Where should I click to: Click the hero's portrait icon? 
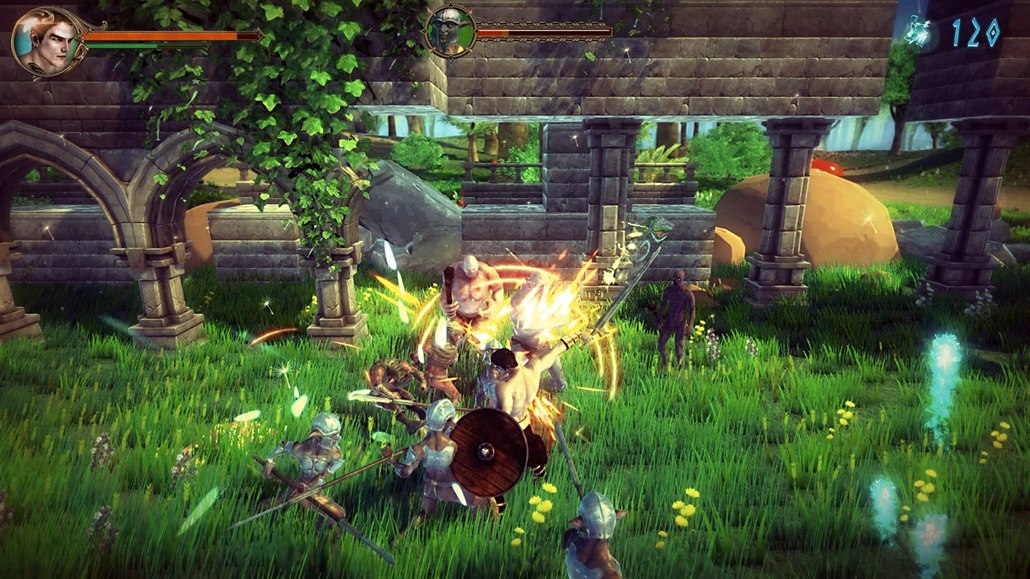click(42, 41)
